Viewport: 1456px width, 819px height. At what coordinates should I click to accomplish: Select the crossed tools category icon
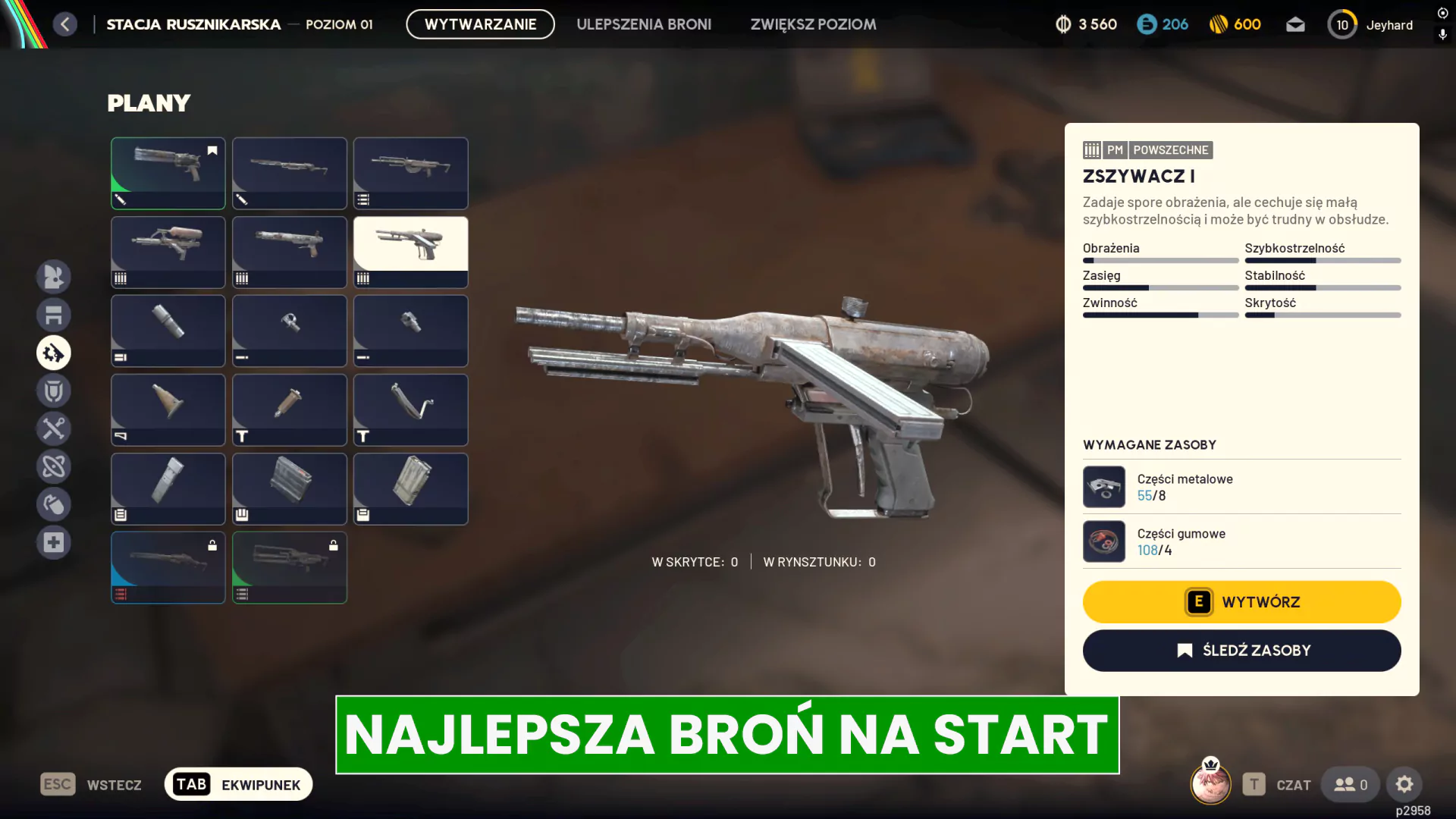(x=54, y=428)
